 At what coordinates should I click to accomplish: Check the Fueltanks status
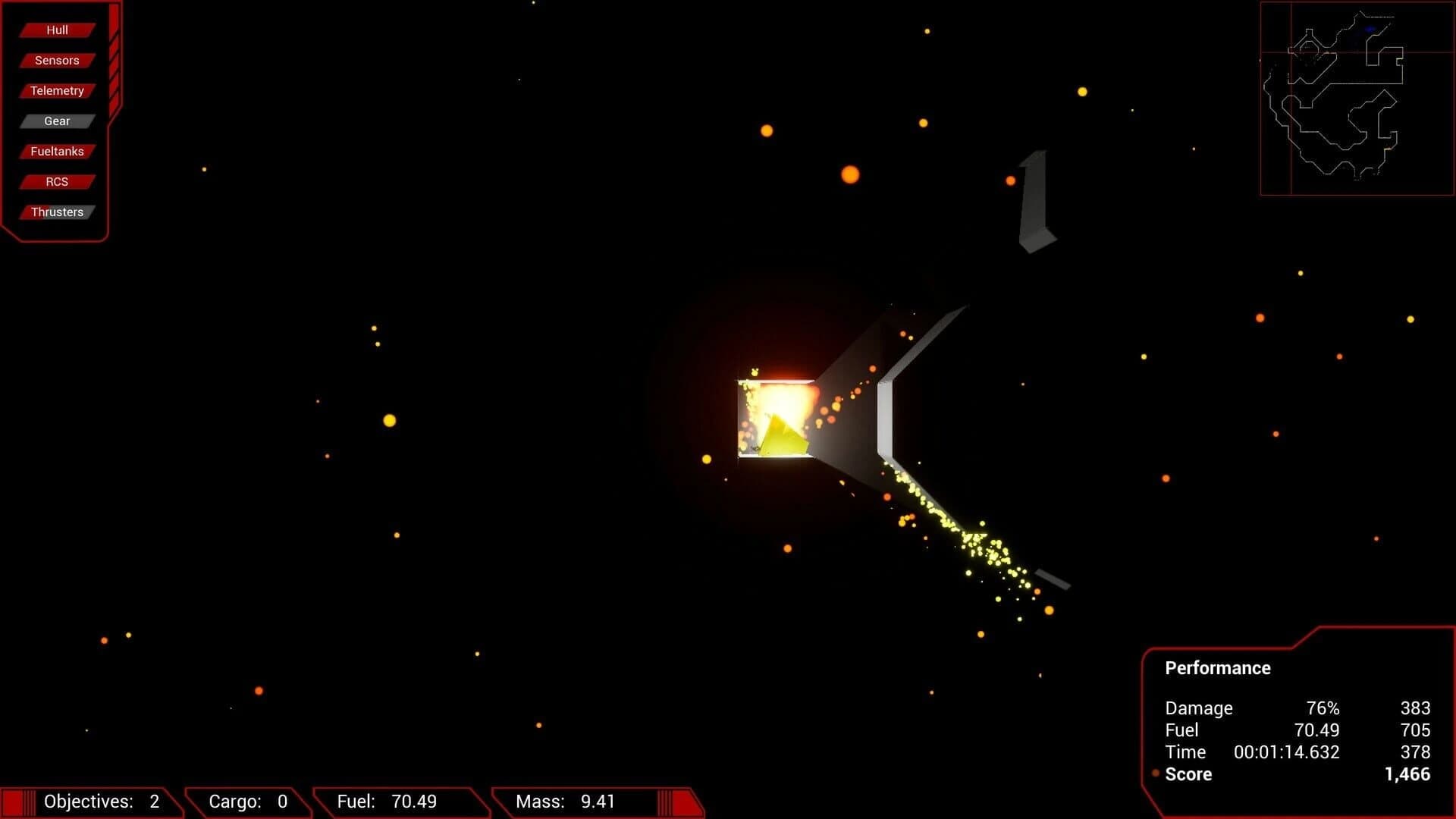coord(56,151)
